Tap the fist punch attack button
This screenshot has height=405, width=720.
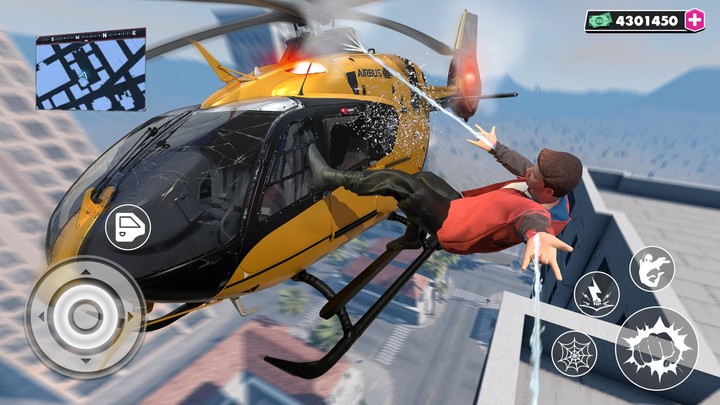pos(656,348)
